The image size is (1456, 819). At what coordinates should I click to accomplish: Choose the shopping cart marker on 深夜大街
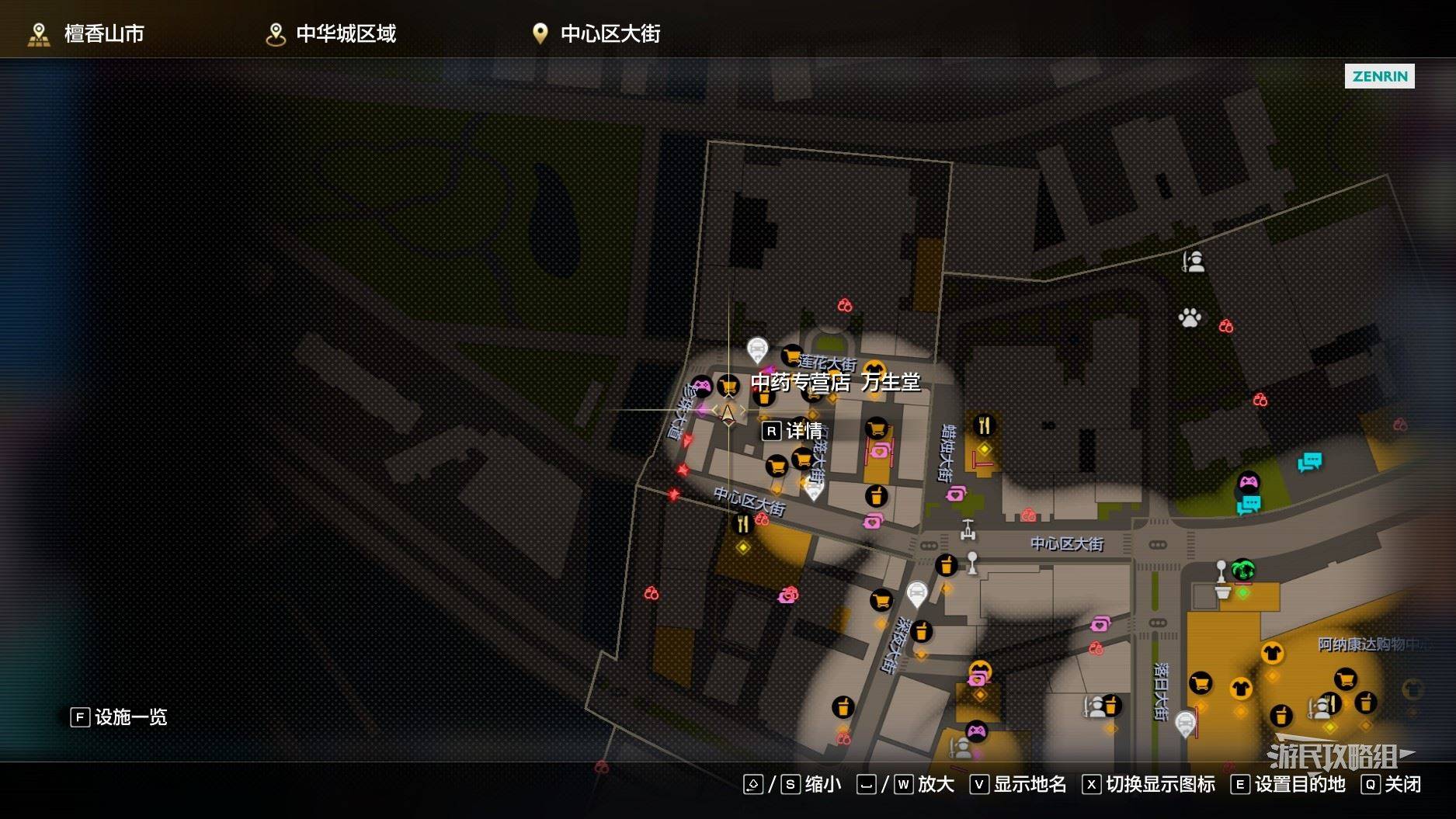coord(881,600)
